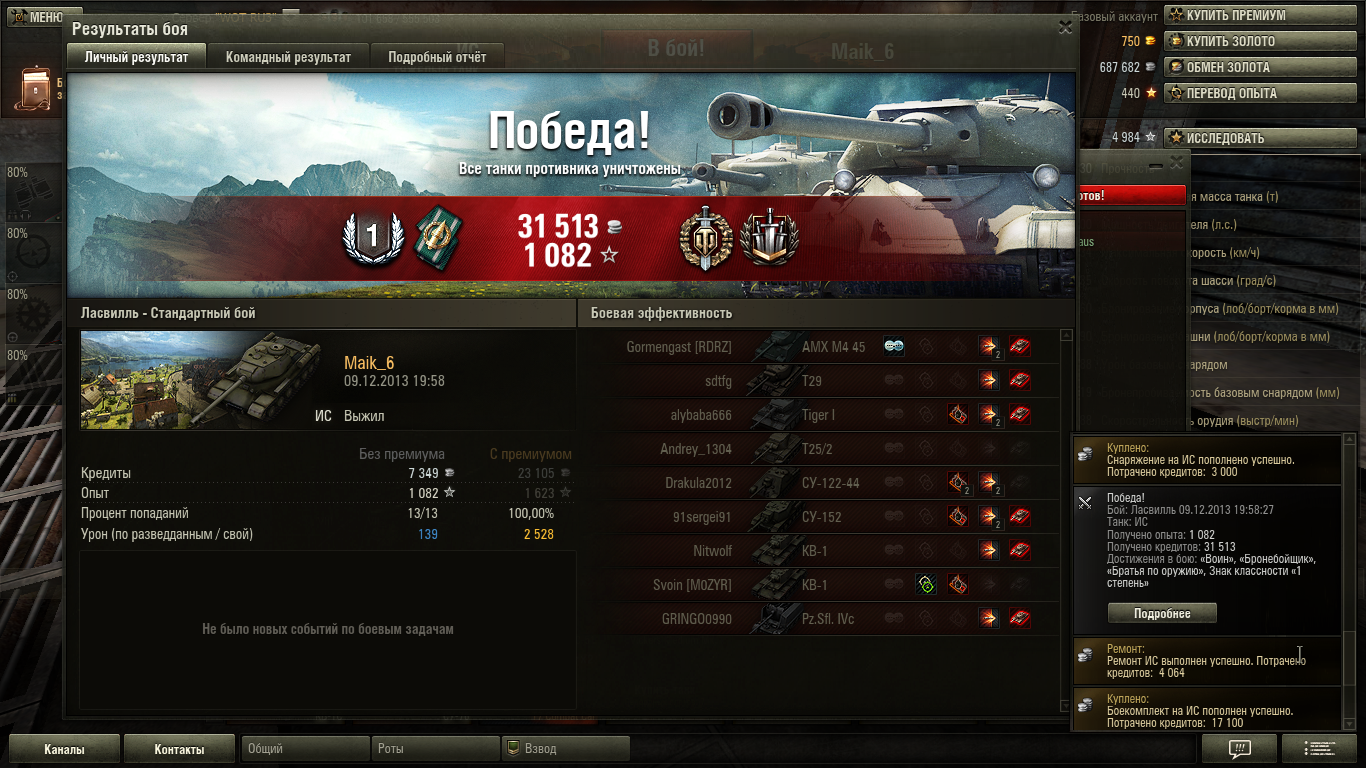The image size is (1366, 768).
Task: Open the Контакты list
Action: point(179,749)
